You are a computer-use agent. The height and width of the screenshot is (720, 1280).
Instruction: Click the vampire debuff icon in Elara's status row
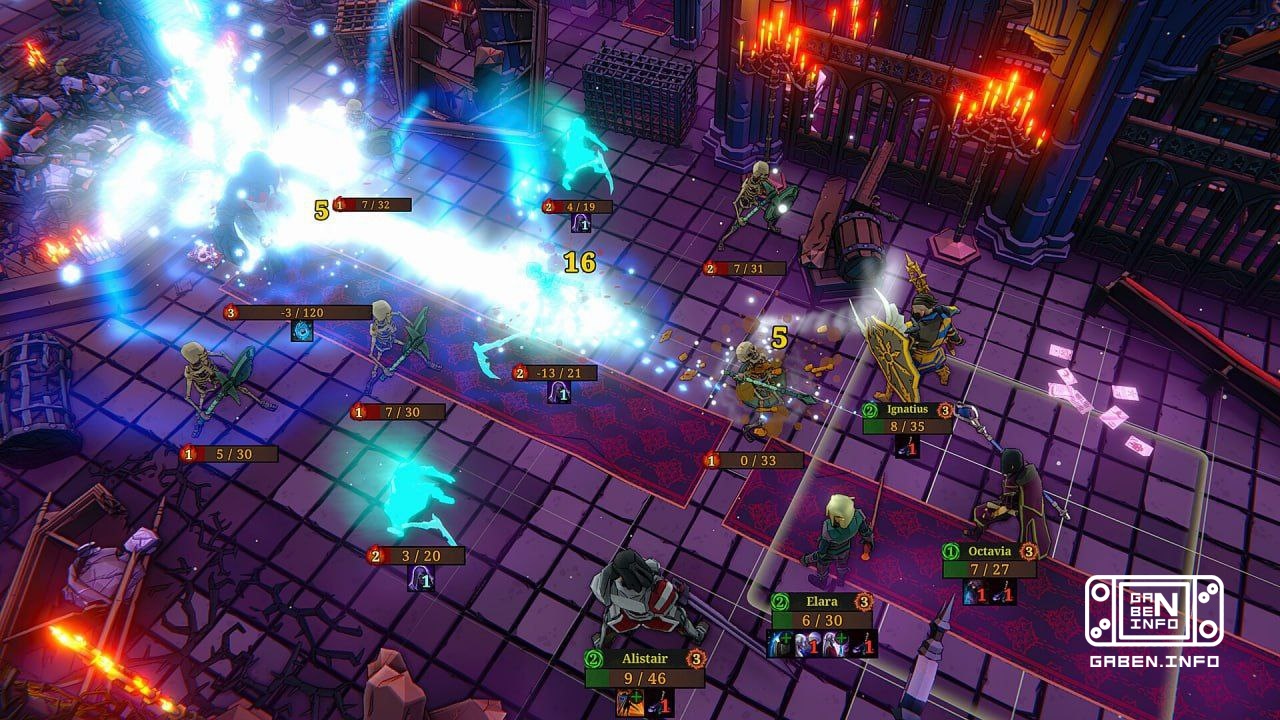[x=807, y=644]
